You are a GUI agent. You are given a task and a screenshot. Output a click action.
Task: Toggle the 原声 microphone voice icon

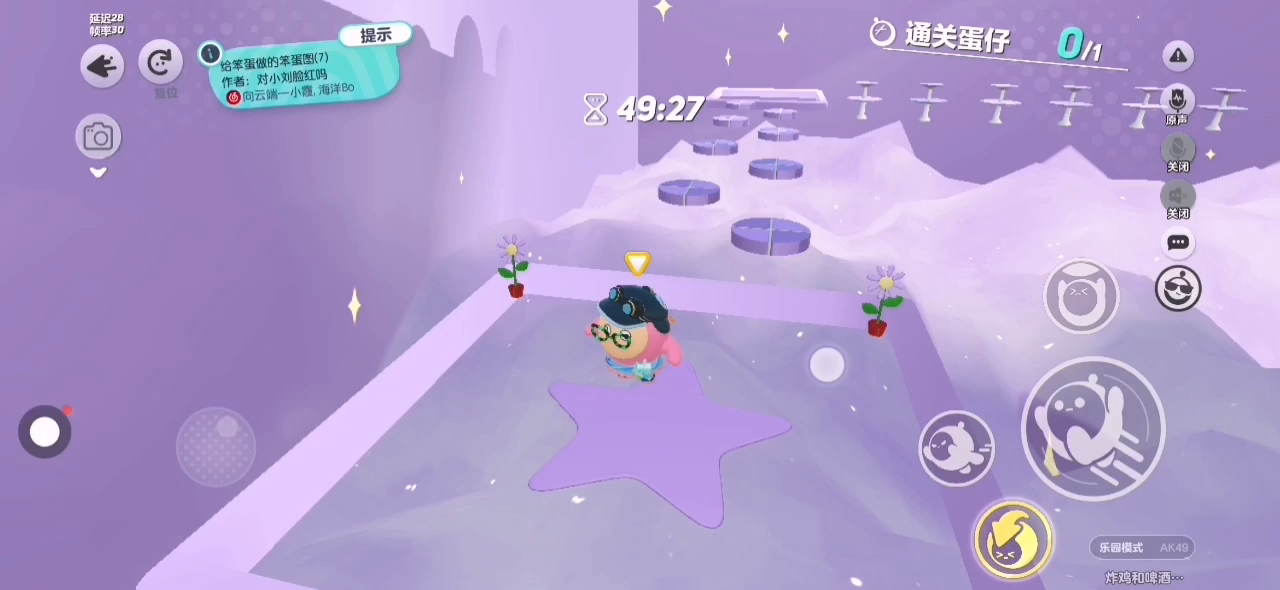click(1177, 100)
